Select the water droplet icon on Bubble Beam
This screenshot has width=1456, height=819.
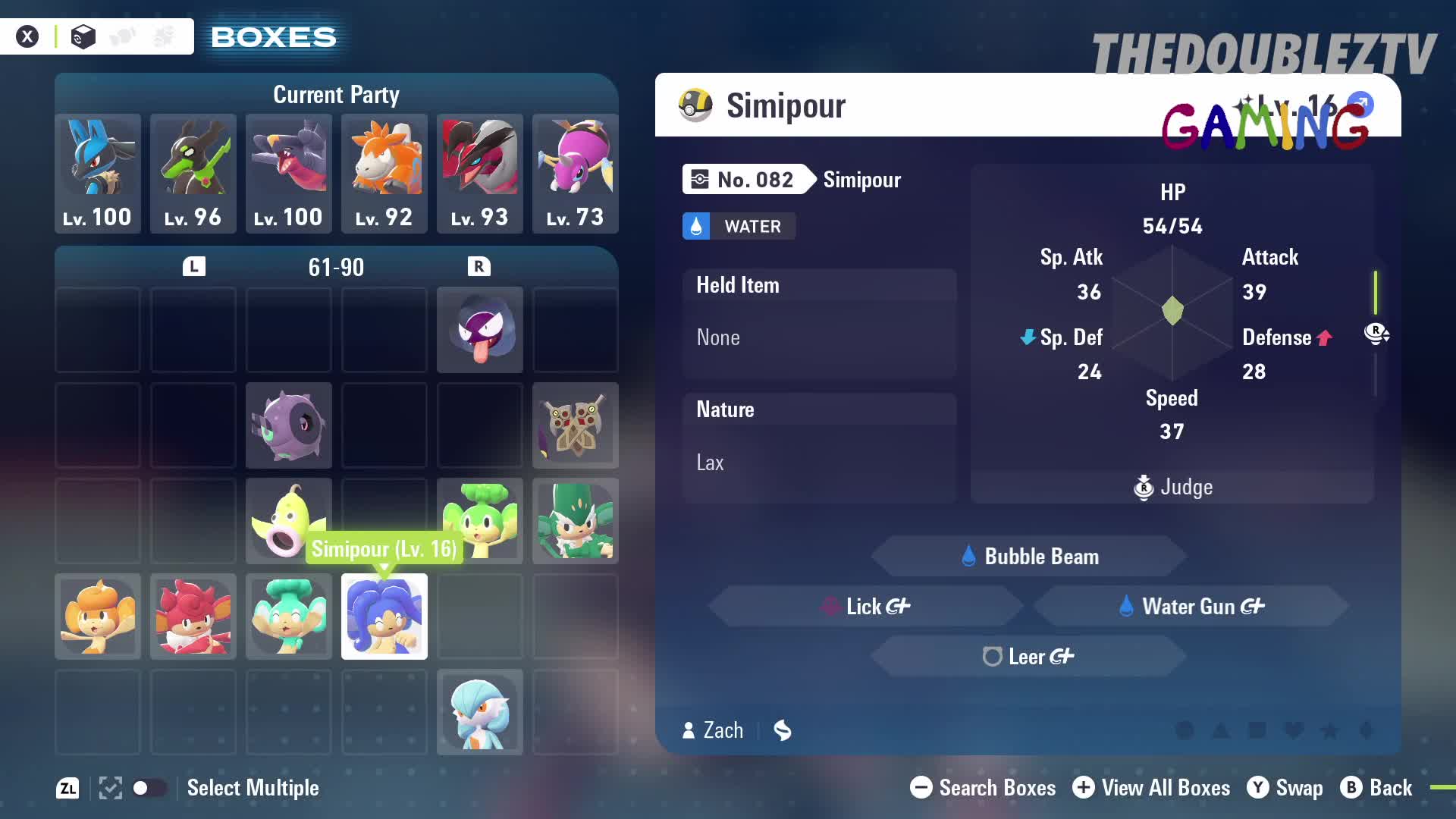[968, 555]
